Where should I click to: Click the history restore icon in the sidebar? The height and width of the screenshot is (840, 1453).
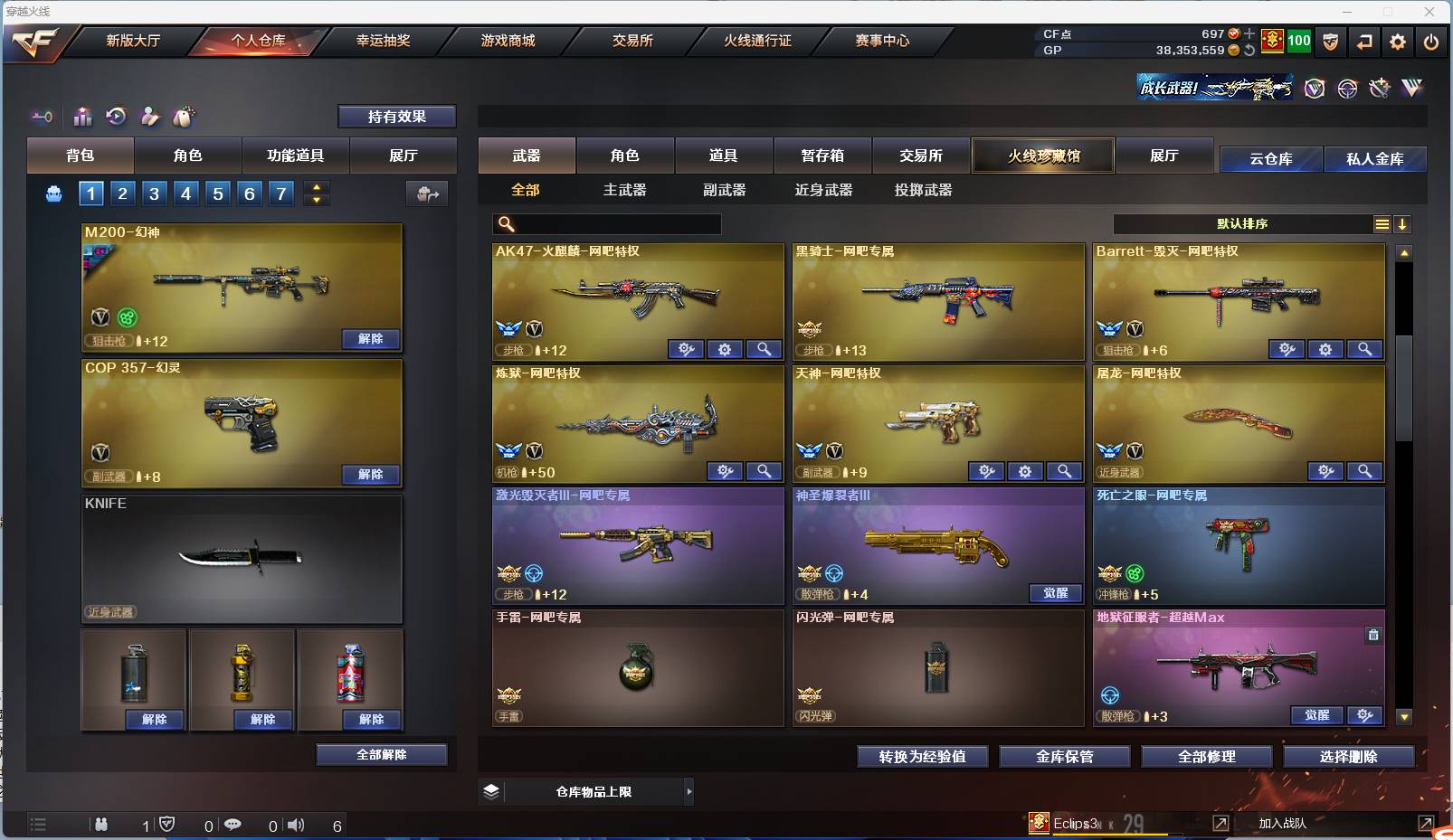pyautogui.click(x=117, y=116)
